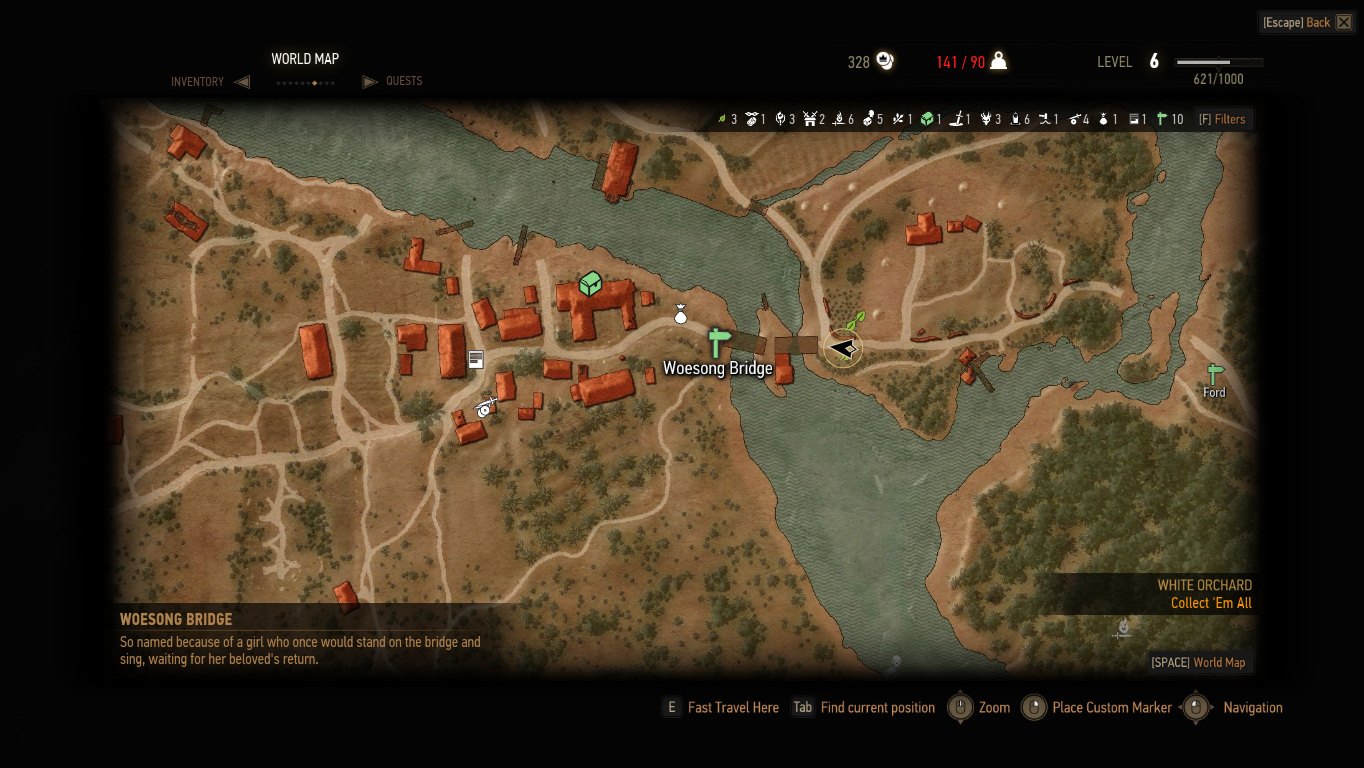Viewport: 1364px width, 768px height.
Task: Click the green chest map marker
Action: (590, 284)
